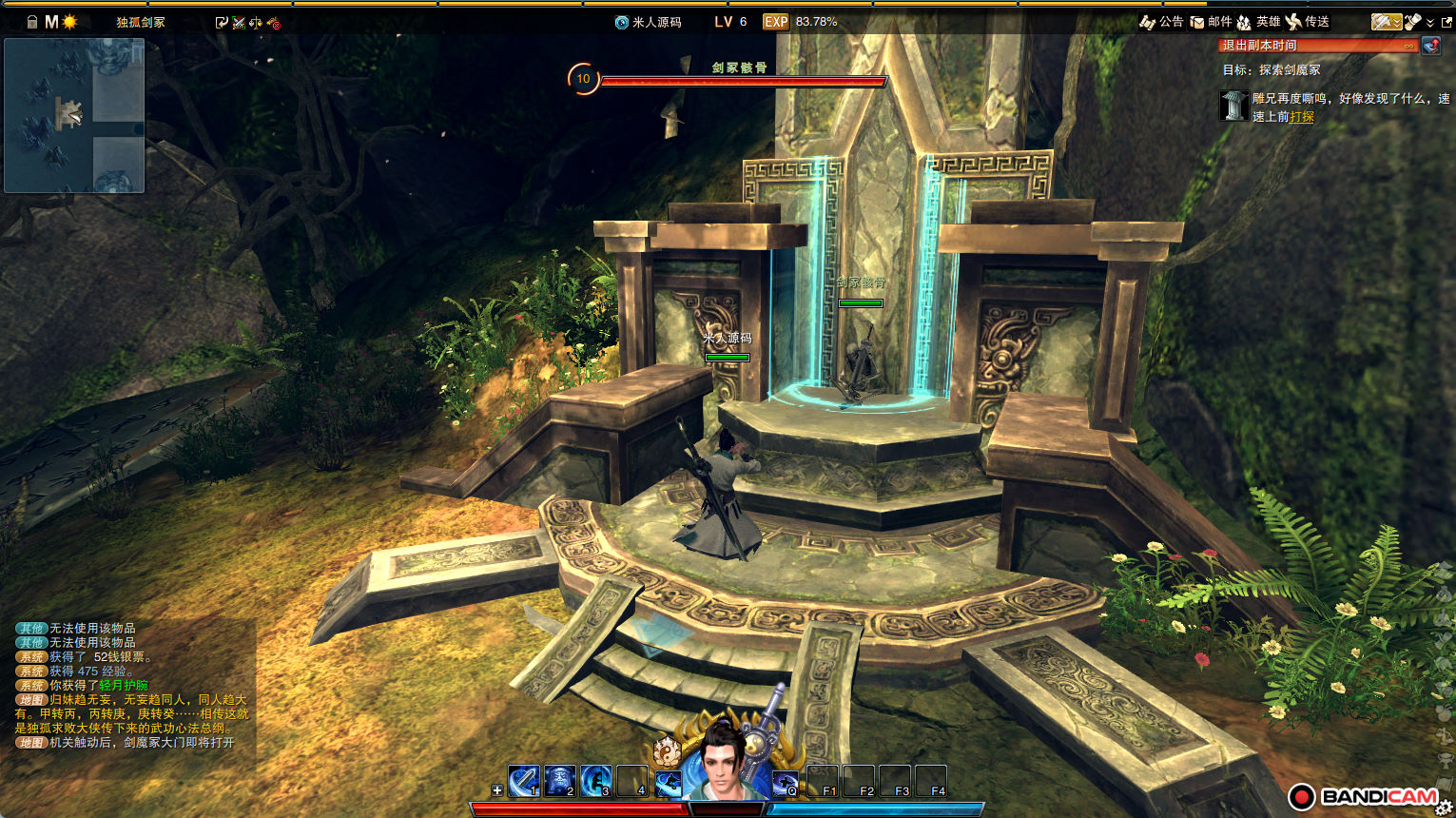Open the 公告 announcements panel
The height and width of the screenshot is (818, 1456).
1161,22
